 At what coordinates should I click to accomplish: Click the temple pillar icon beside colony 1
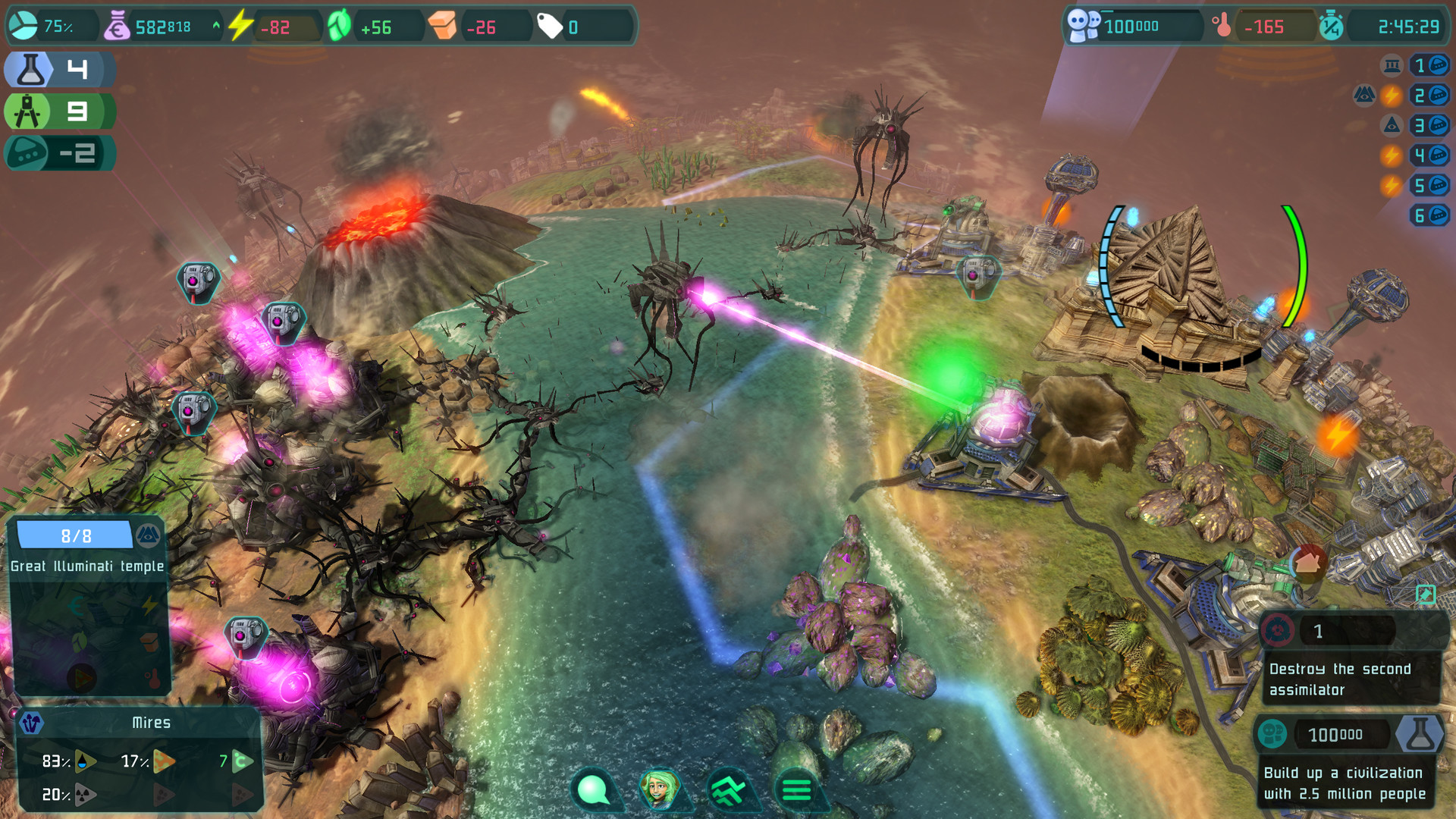(x=1392, y=66)
